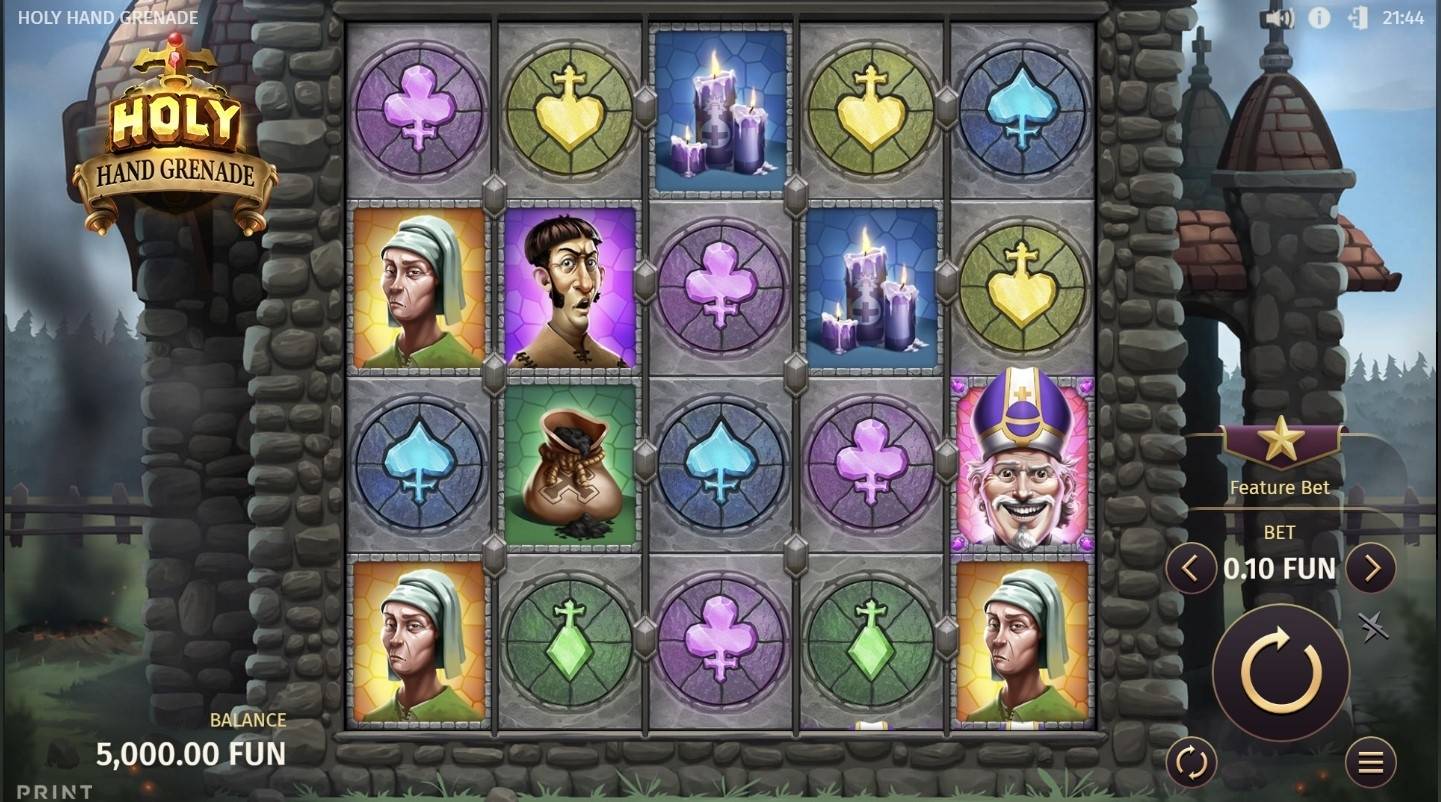Exit the game using the door icon
1441x802 pixels.
coord(1357,18)
